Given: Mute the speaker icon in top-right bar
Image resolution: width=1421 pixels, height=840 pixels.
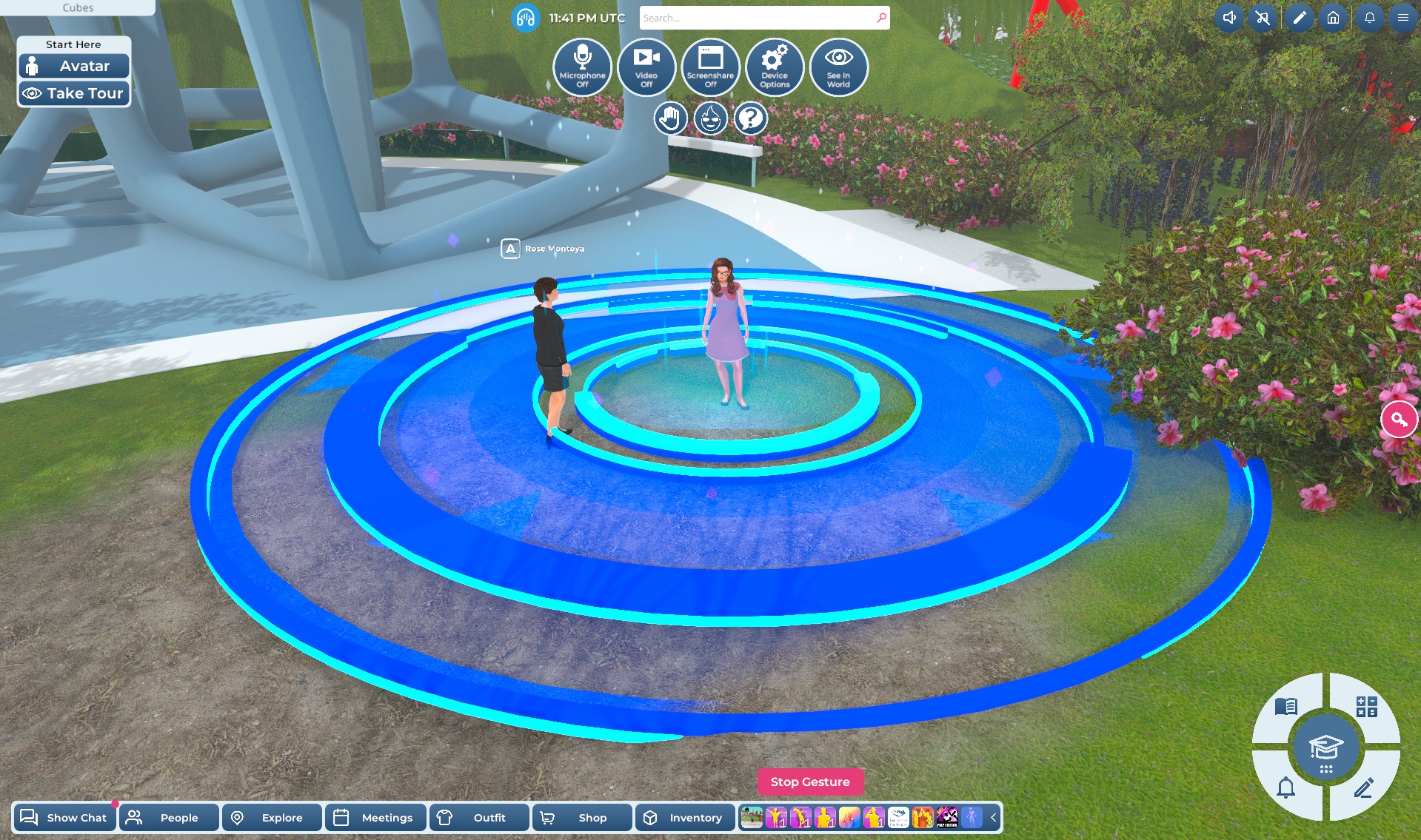Looking at the screenshot, I should (x=1229, y=17).
